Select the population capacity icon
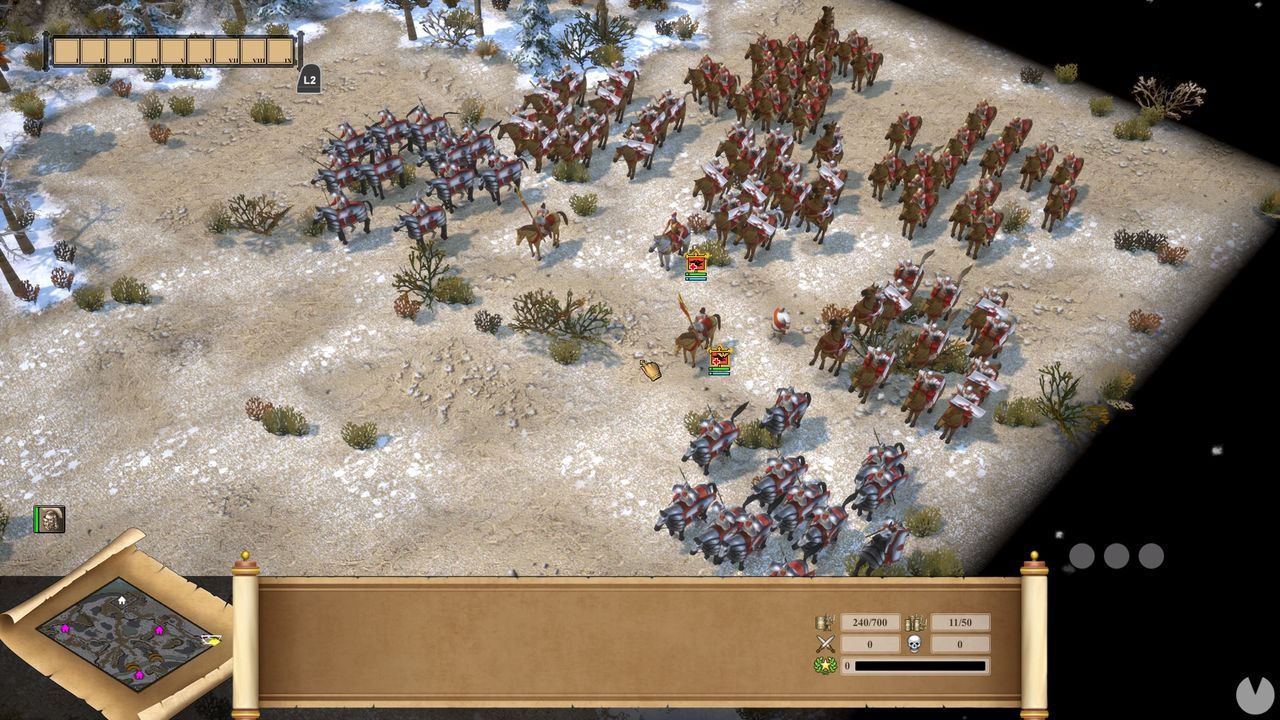Viewport: 1280px width, 720px height. click(x=824, y=621)
